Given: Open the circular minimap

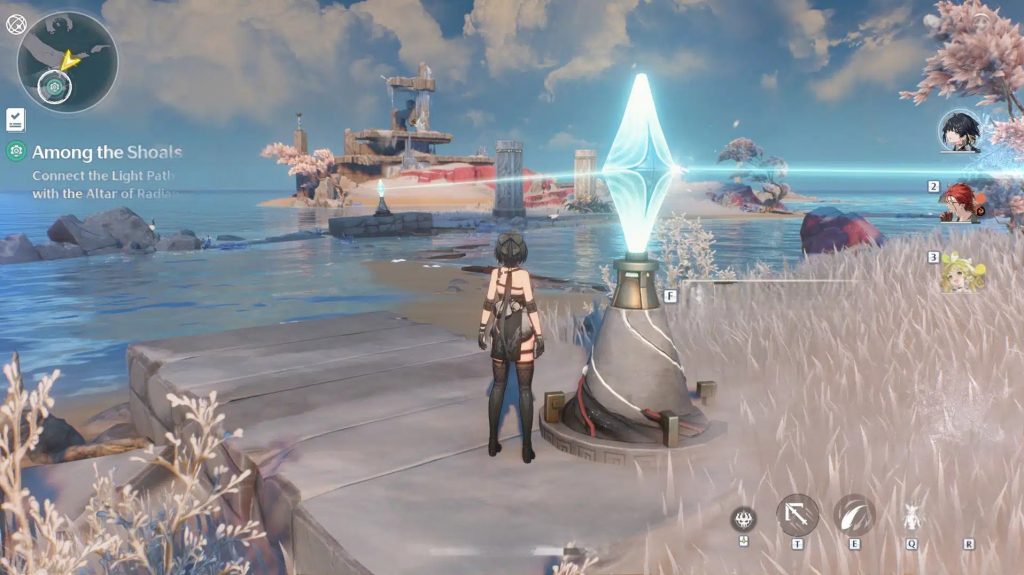Looking at the screenshot, I should click(x=67, y=62).
